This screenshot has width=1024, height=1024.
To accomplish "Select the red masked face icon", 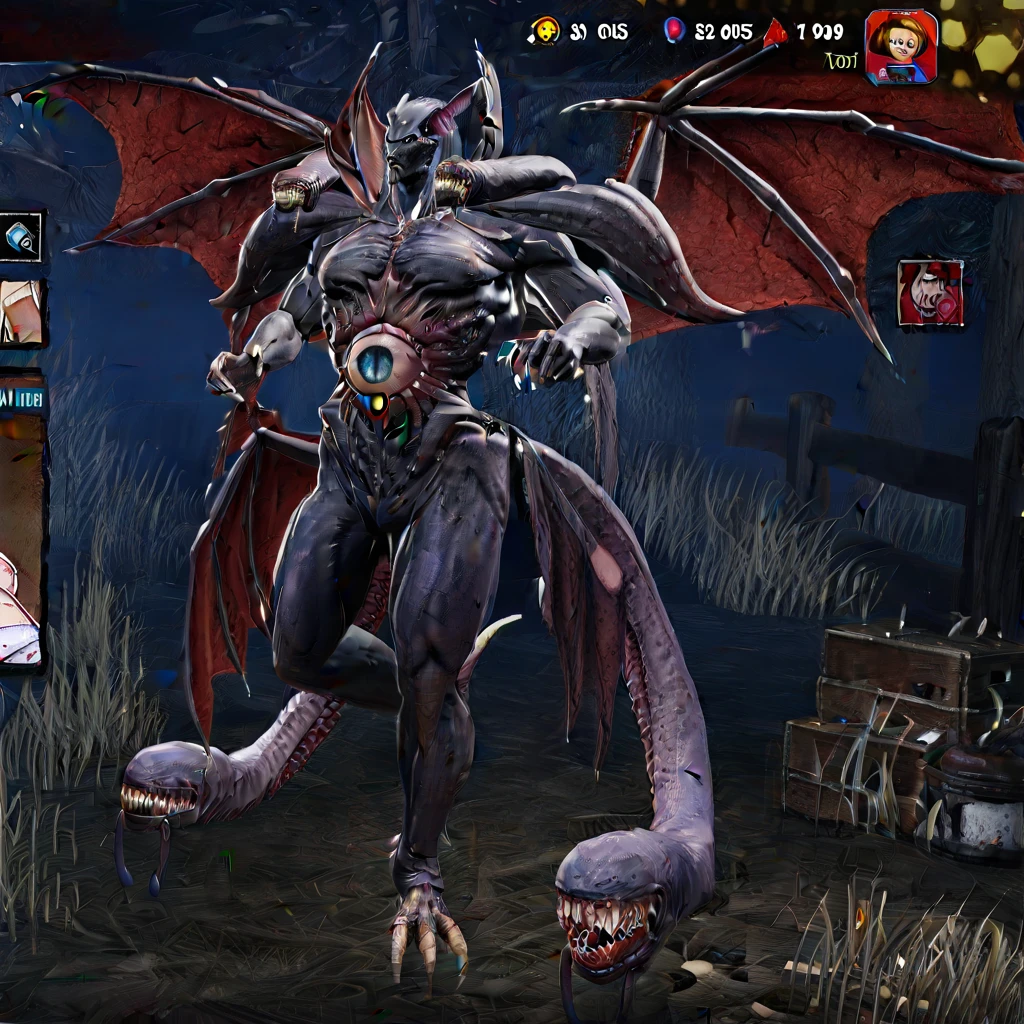I will pos(930,293).
